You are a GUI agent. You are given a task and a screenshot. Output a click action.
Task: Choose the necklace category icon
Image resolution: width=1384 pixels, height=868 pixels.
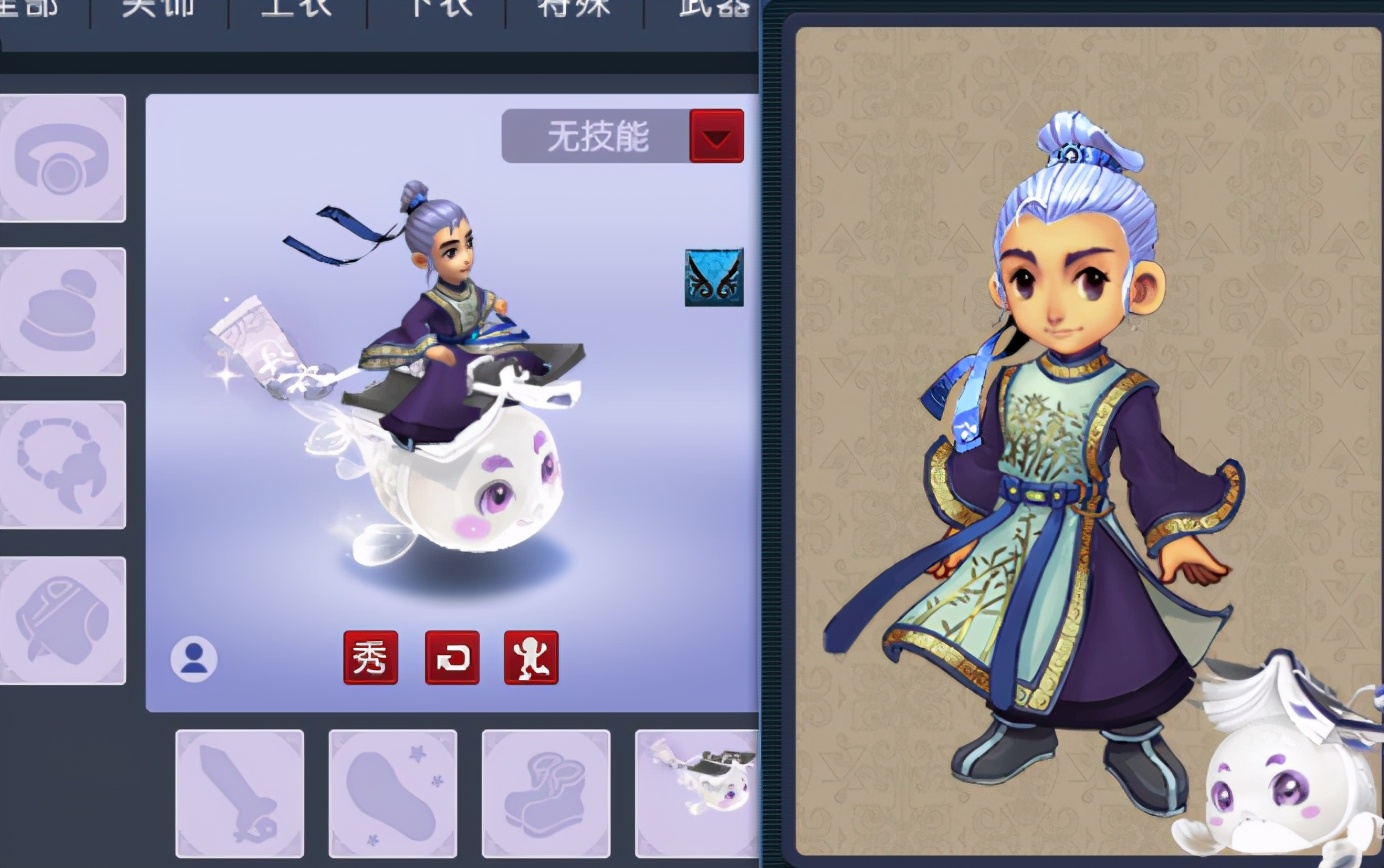pos(63,462)
